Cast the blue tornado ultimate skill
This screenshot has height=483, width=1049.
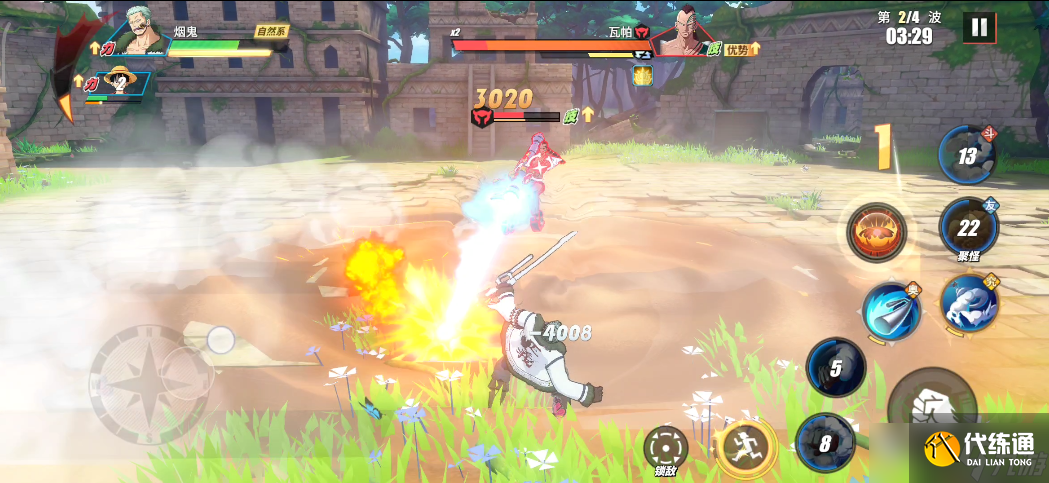[x=891, y=312]
